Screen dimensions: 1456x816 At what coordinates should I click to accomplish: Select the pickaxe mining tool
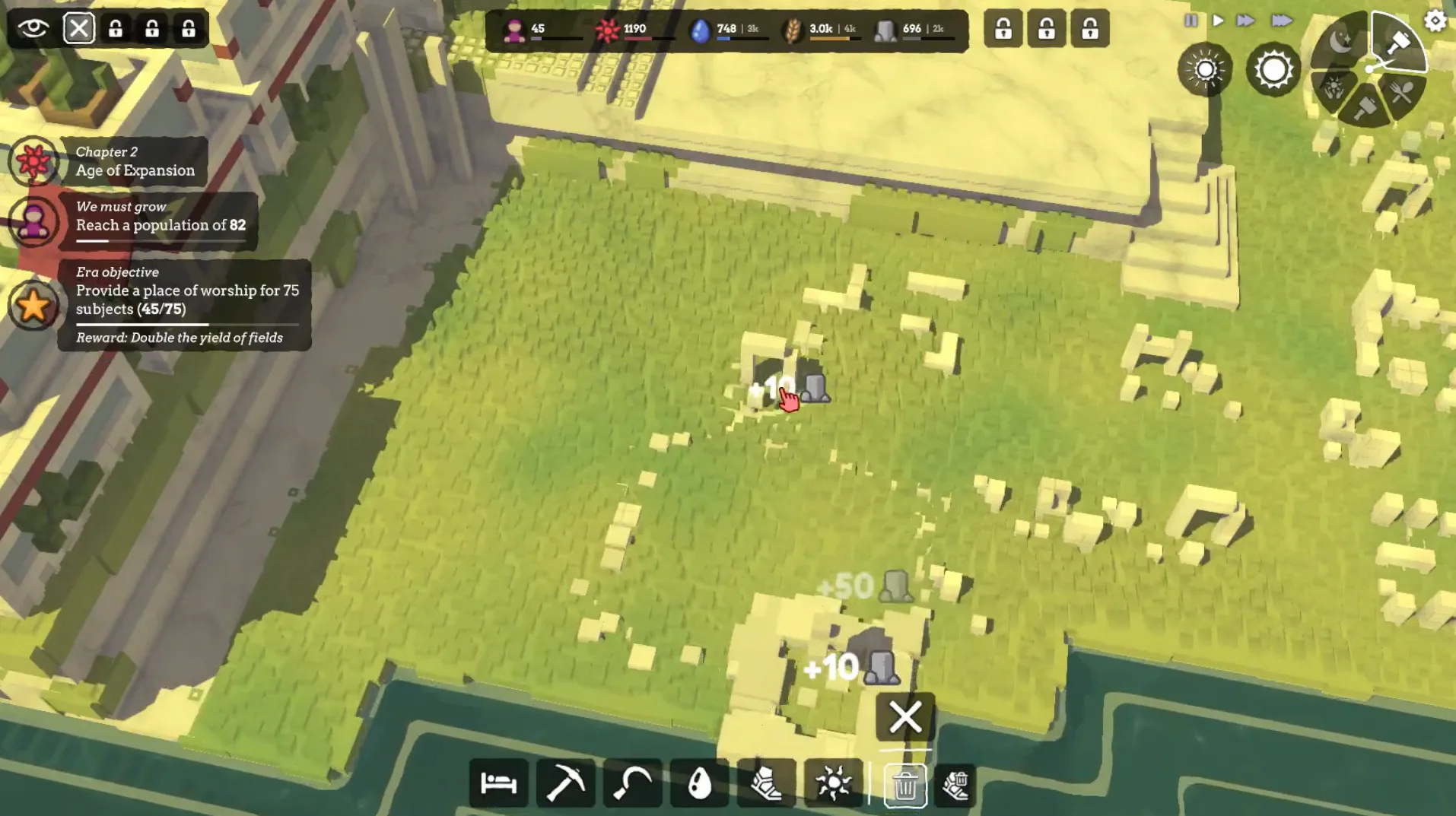point(565,783)
